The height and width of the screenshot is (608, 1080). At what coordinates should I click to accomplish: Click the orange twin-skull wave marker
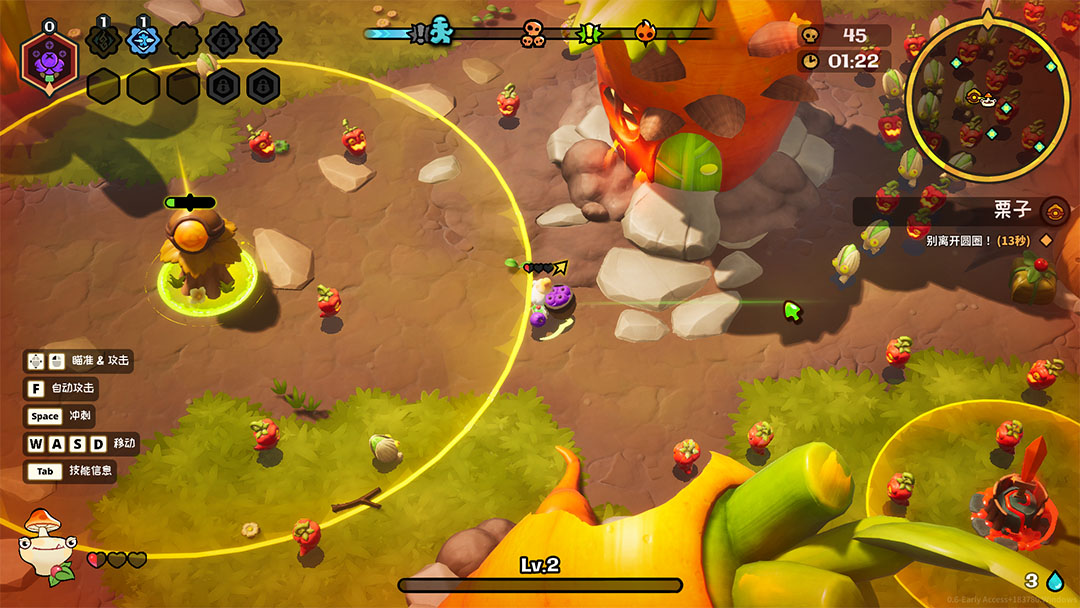533,35
